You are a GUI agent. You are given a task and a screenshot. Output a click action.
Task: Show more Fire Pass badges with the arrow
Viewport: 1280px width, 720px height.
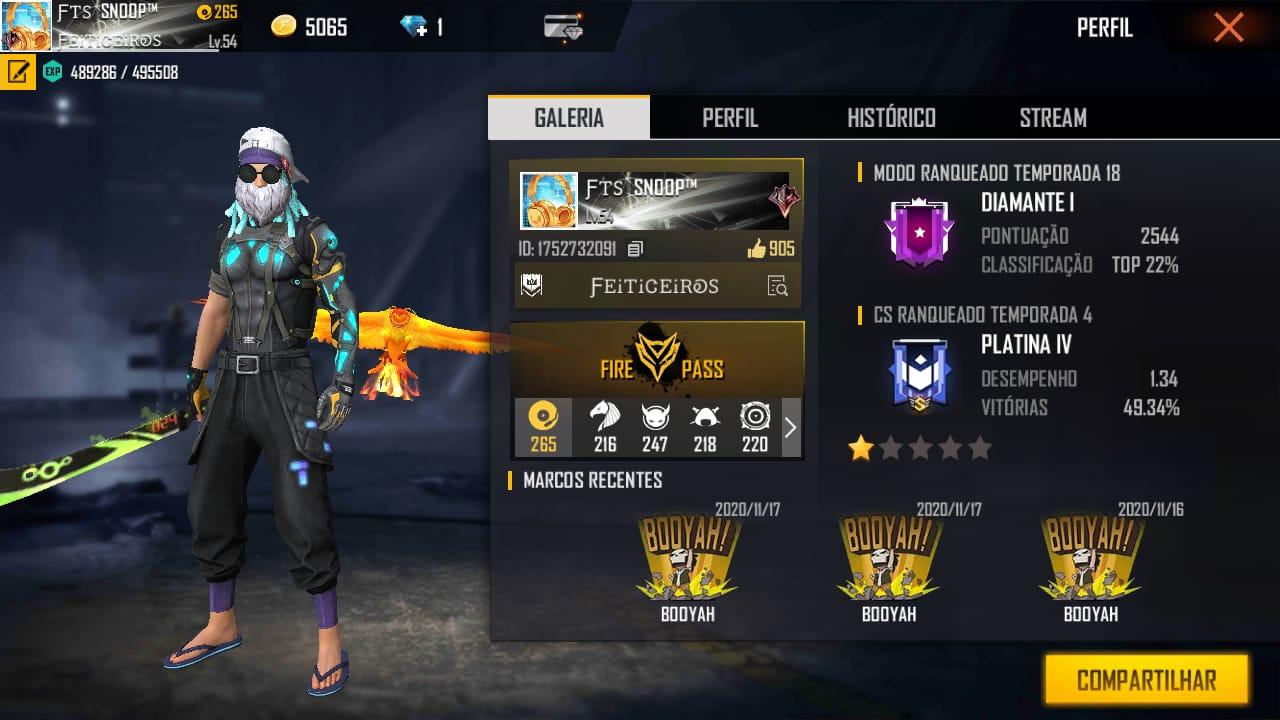point(790,428)
